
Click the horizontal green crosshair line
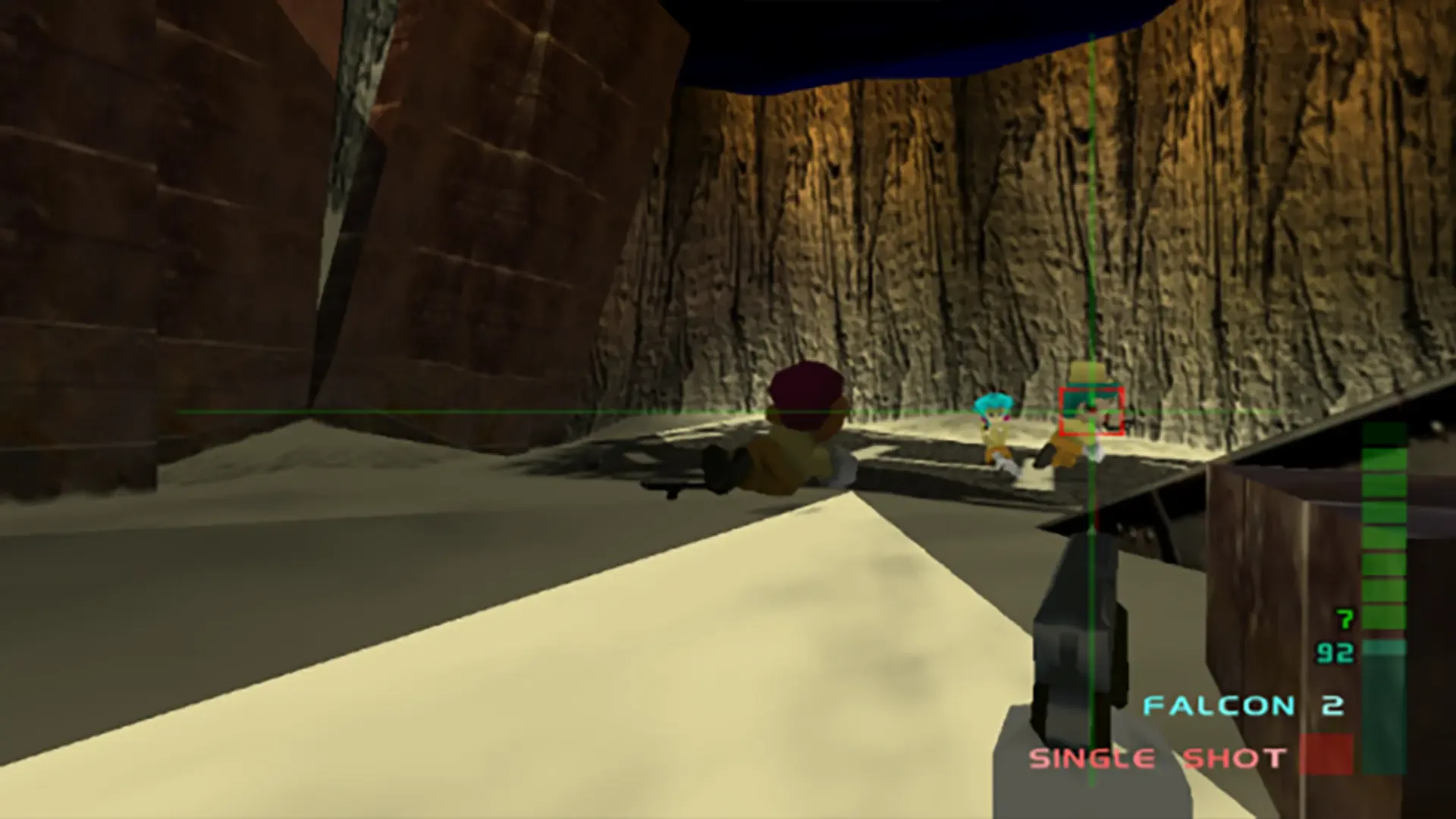531,410
